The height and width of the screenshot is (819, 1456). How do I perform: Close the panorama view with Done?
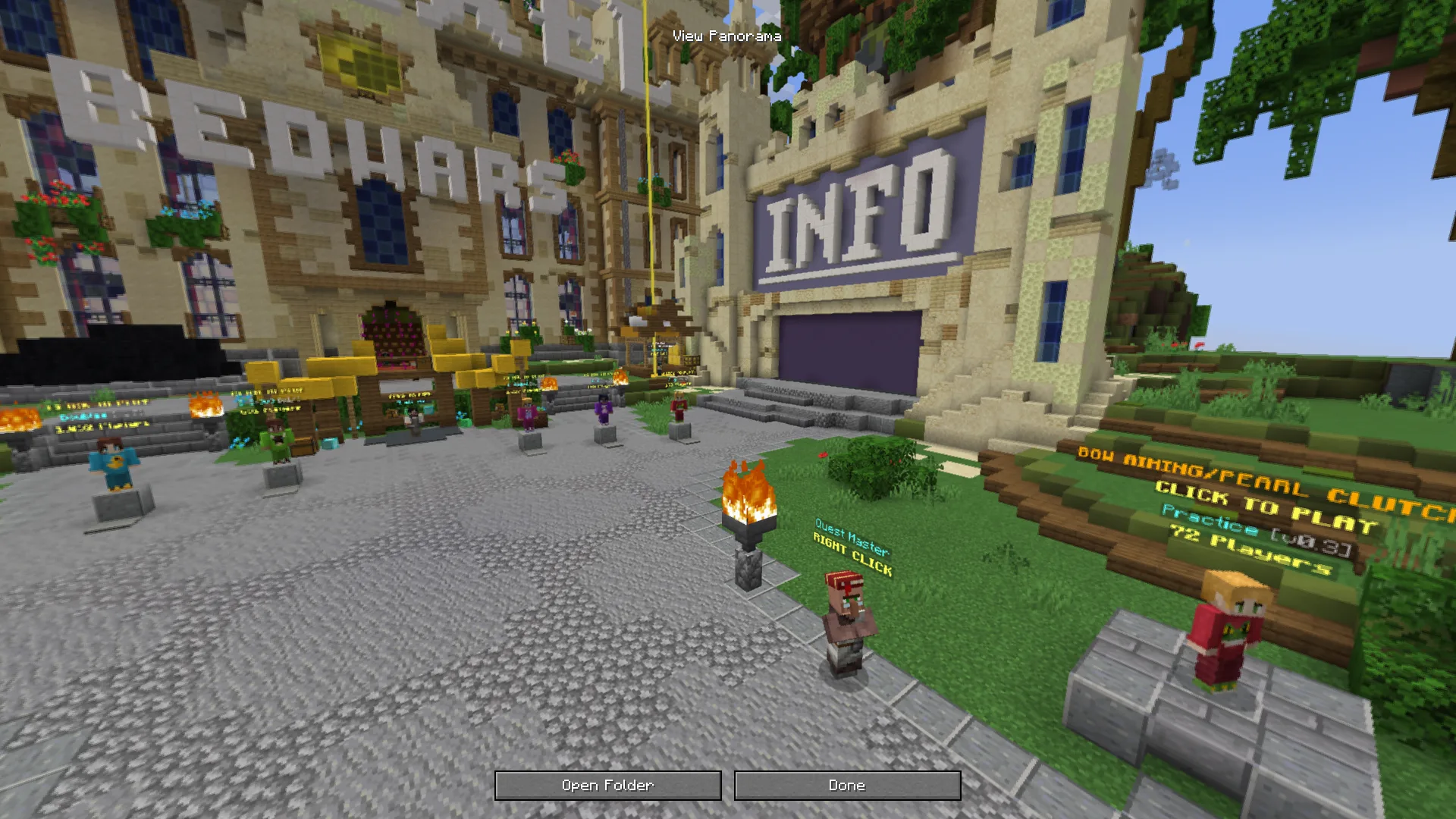pyautogui.click(x=847, y=786)
